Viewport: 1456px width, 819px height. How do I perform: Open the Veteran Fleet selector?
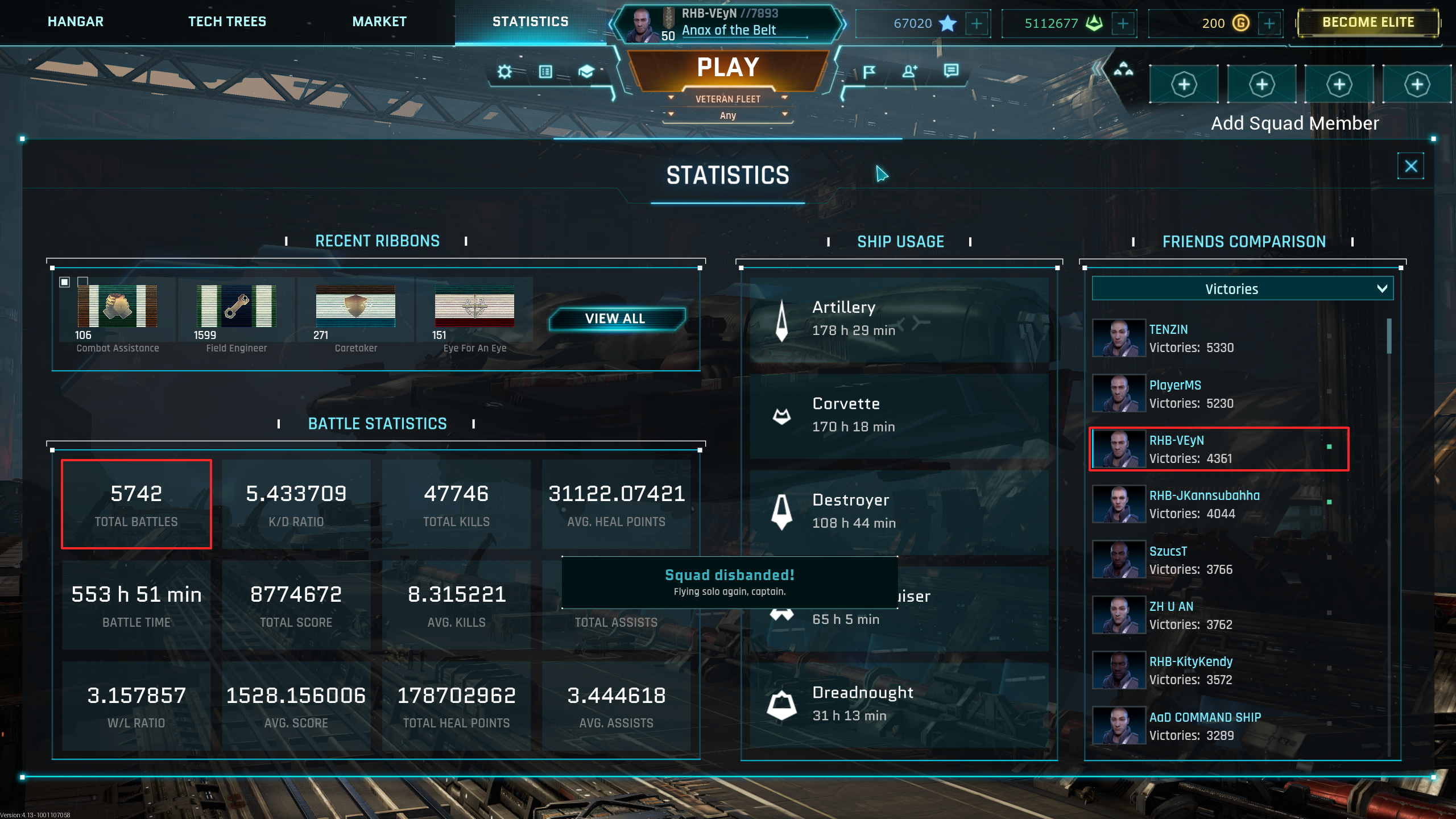point(728,99)
